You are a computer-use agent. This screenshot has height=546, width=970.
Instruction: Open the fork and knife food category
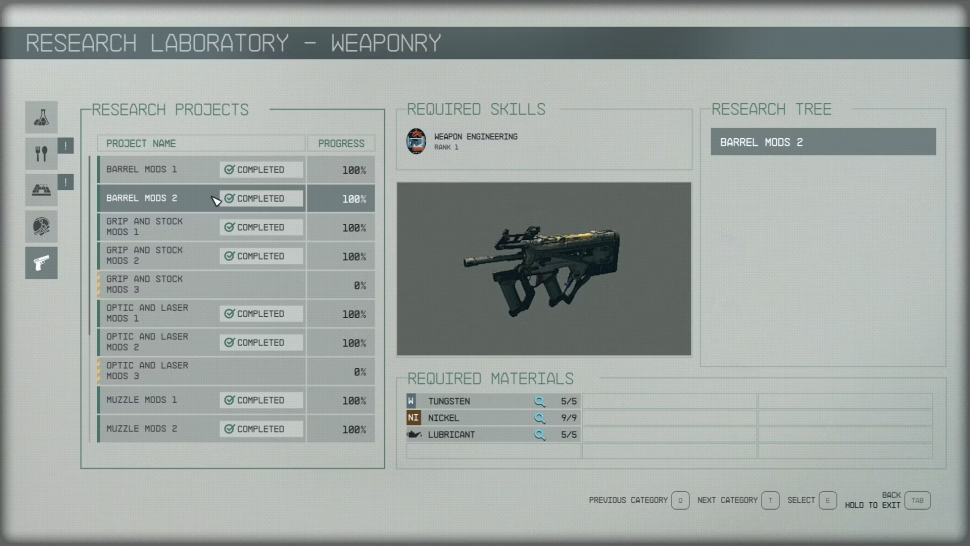[41, 153]
